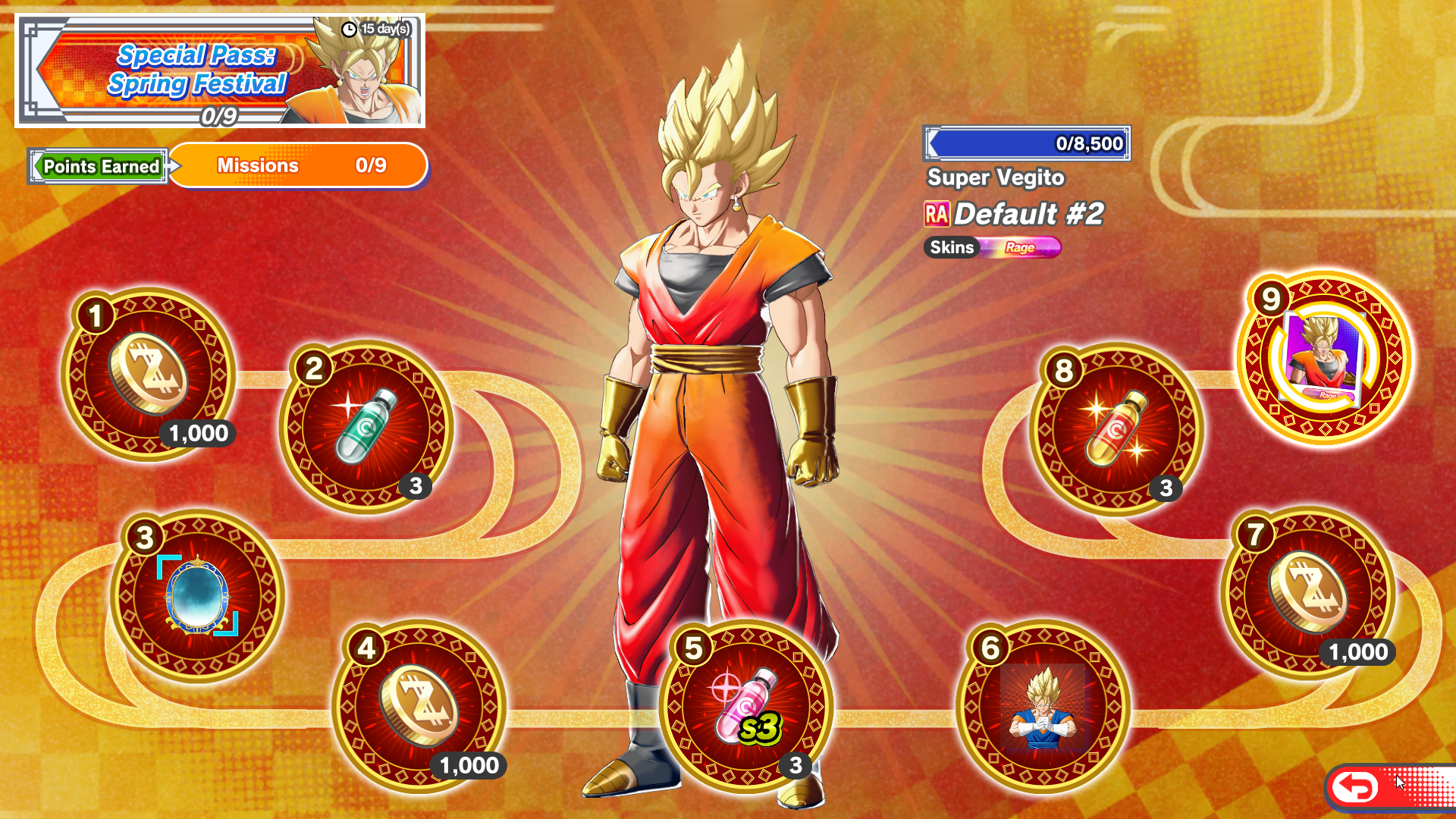Click the red back arrow button
This screenshot has width=1456, height=819.
[1356, 787]
